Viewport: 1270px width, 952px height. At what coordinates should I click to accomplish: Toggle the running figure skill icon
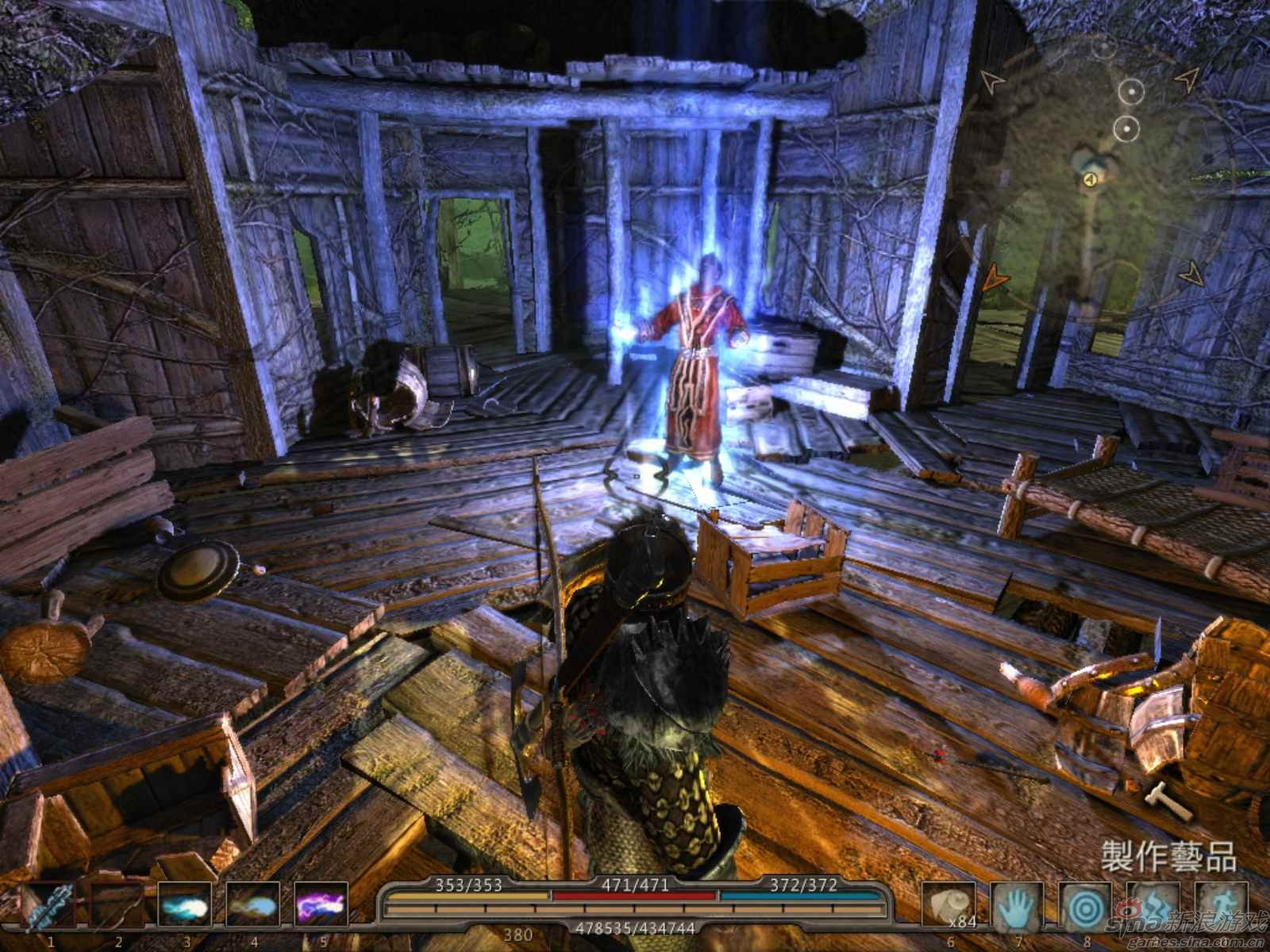[x=1220, y=904]
